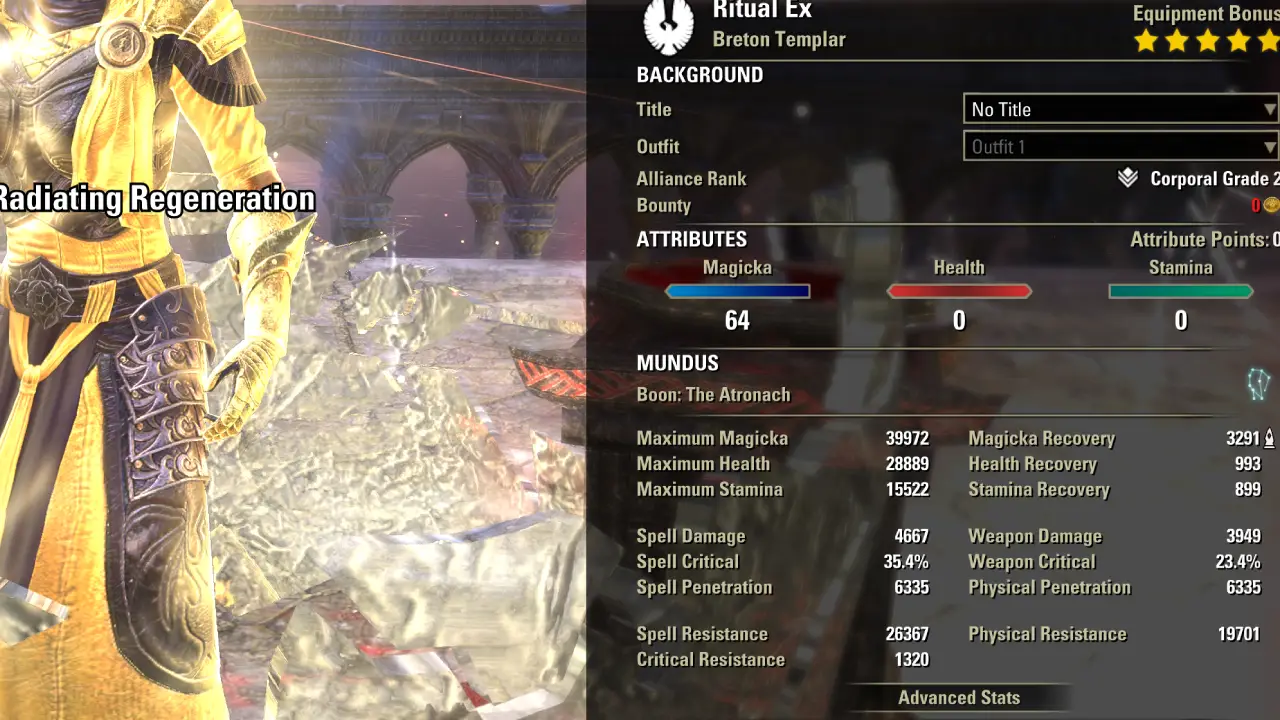Click the Alliance Rank chevron icon

pyautogui.click(x=1128, y=179)
